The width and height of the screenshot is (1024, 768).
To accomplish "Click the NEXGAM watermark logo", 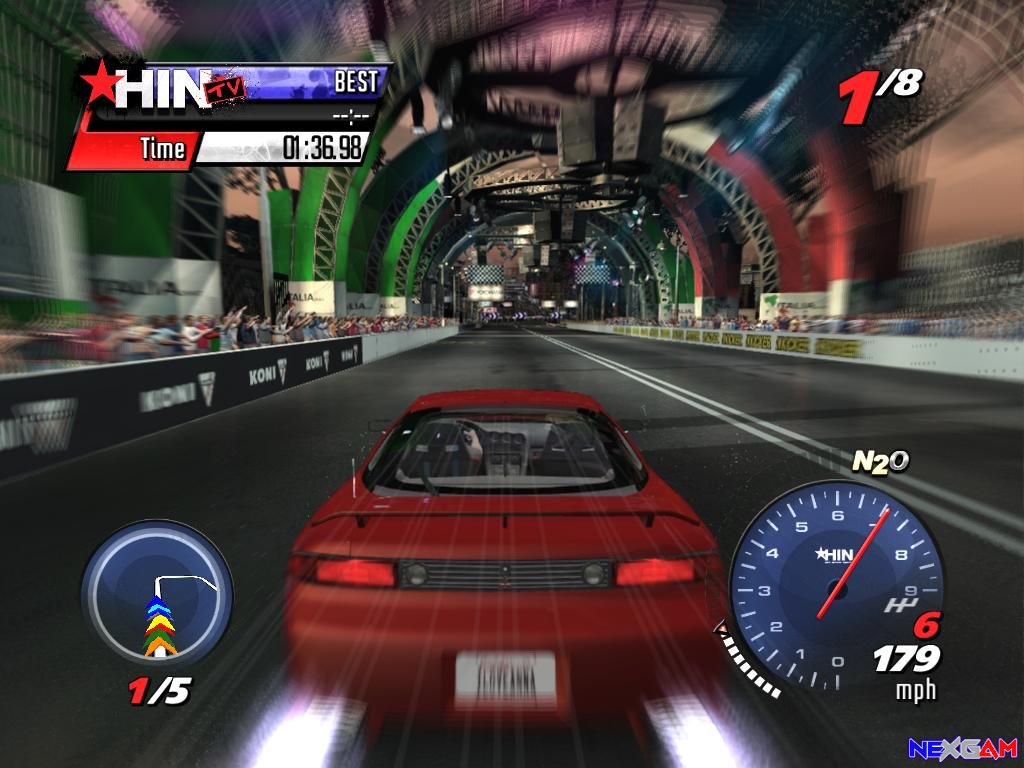I will click(962, 748).
